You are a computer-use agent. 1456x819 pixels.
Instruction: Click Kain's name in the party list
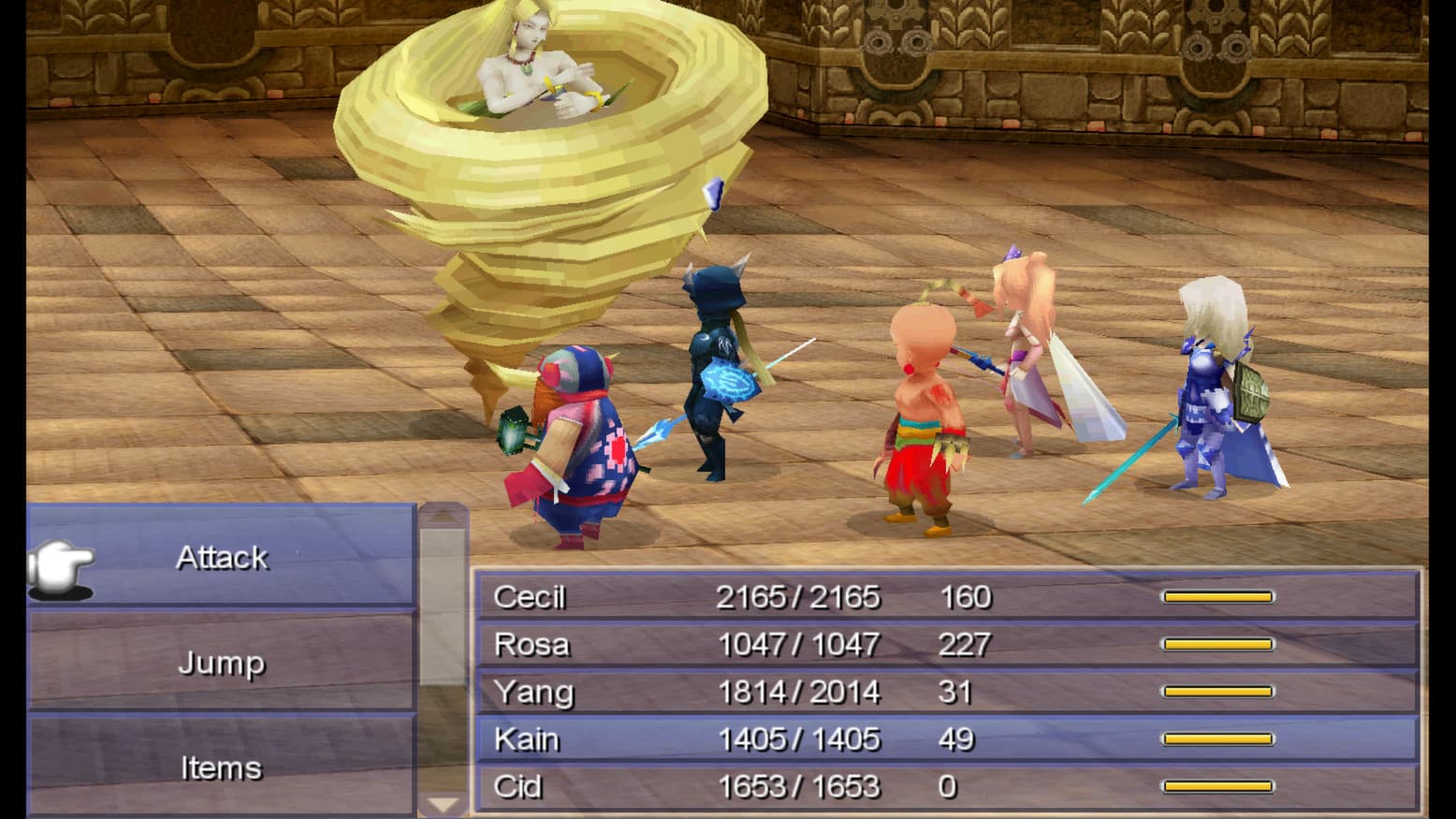(529, 739)
